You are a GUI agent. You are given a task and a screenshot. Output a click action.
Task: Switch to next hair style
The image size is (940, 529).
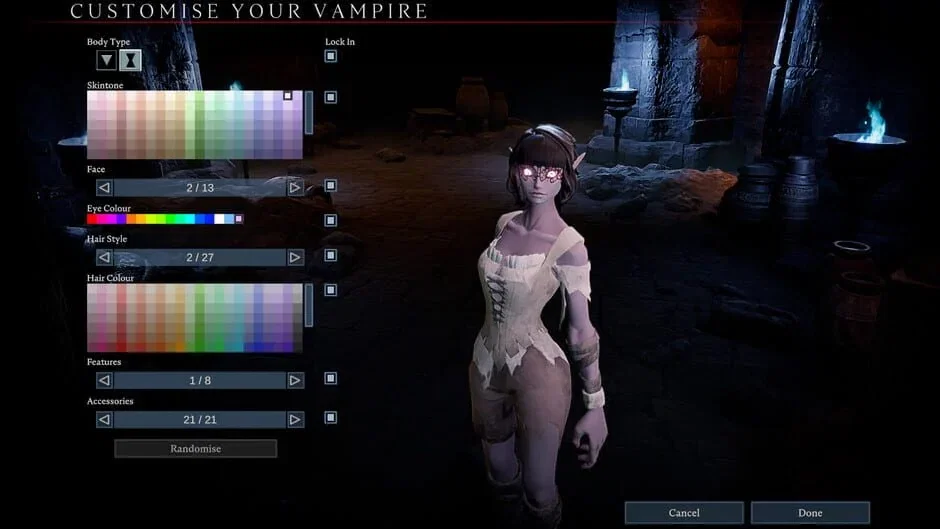[x=295, y=257]
